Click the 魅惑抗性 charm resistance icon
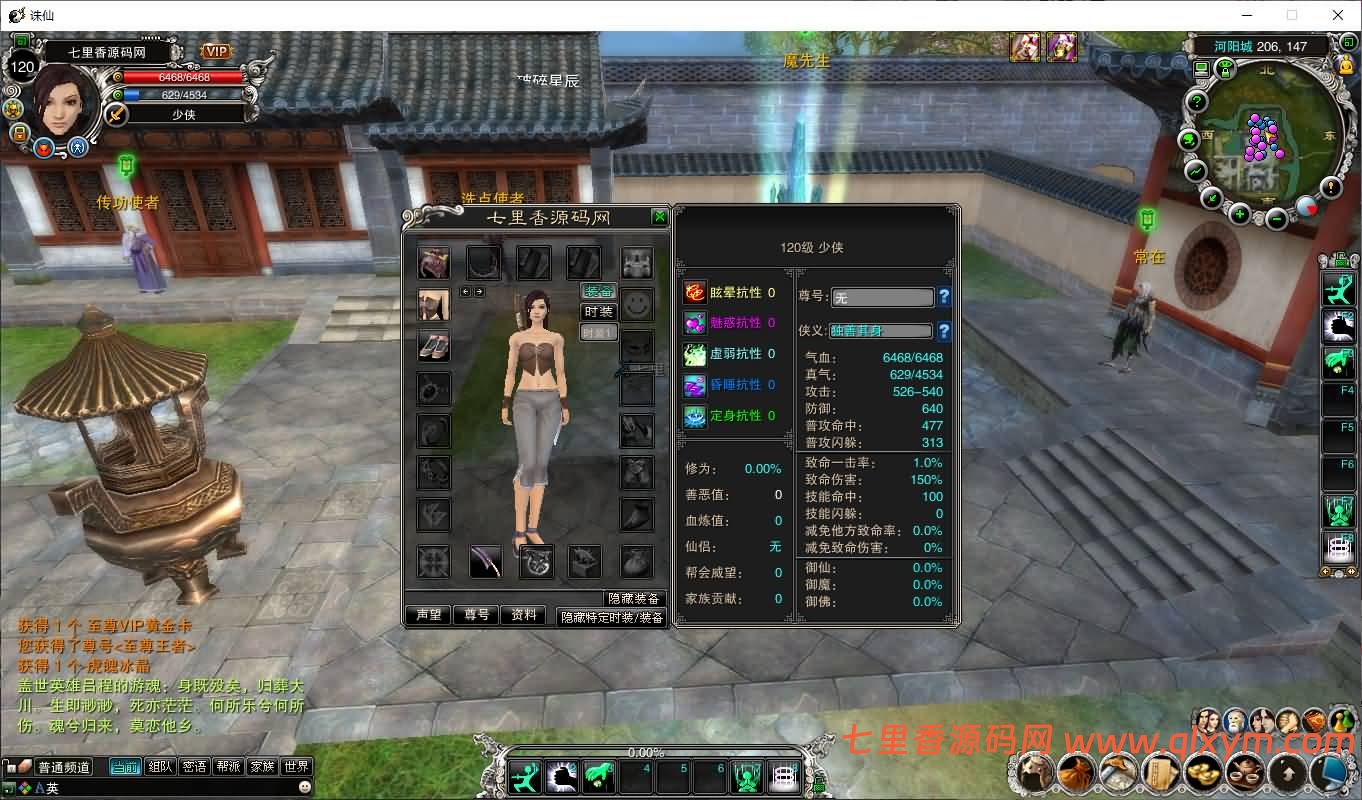 (695, 323)
